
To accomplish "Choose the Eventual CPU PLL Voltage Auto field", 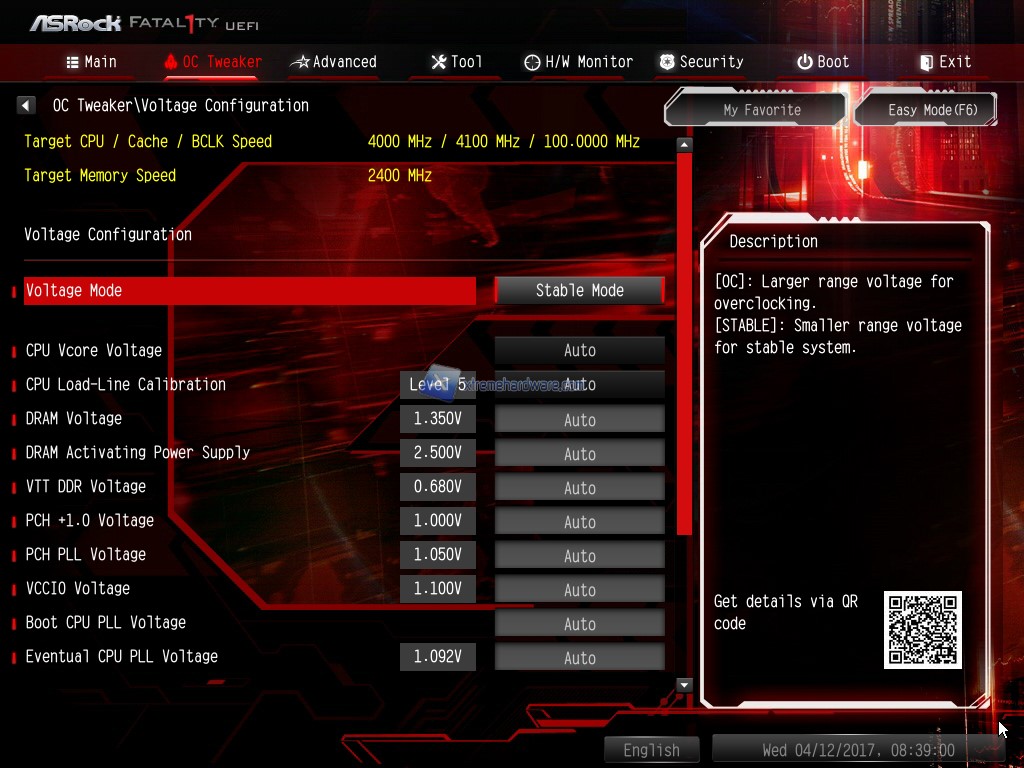I will click(x=579, y=658).
